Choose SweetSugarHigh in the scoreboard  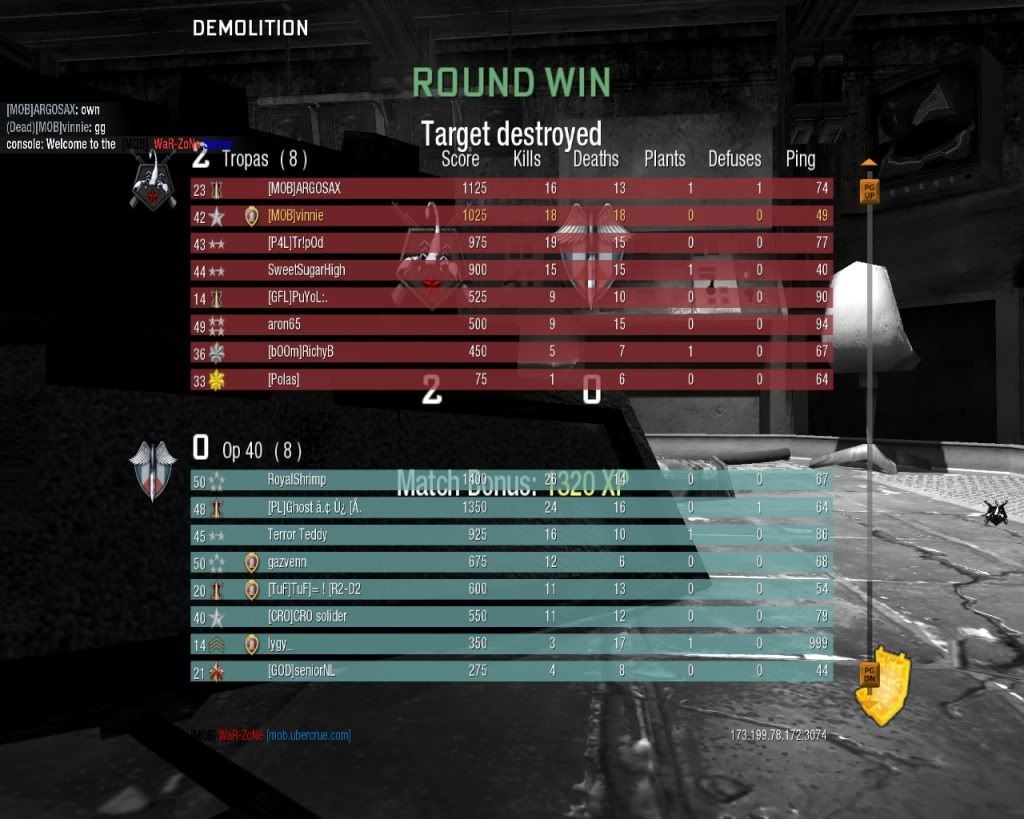pos(510,270)
